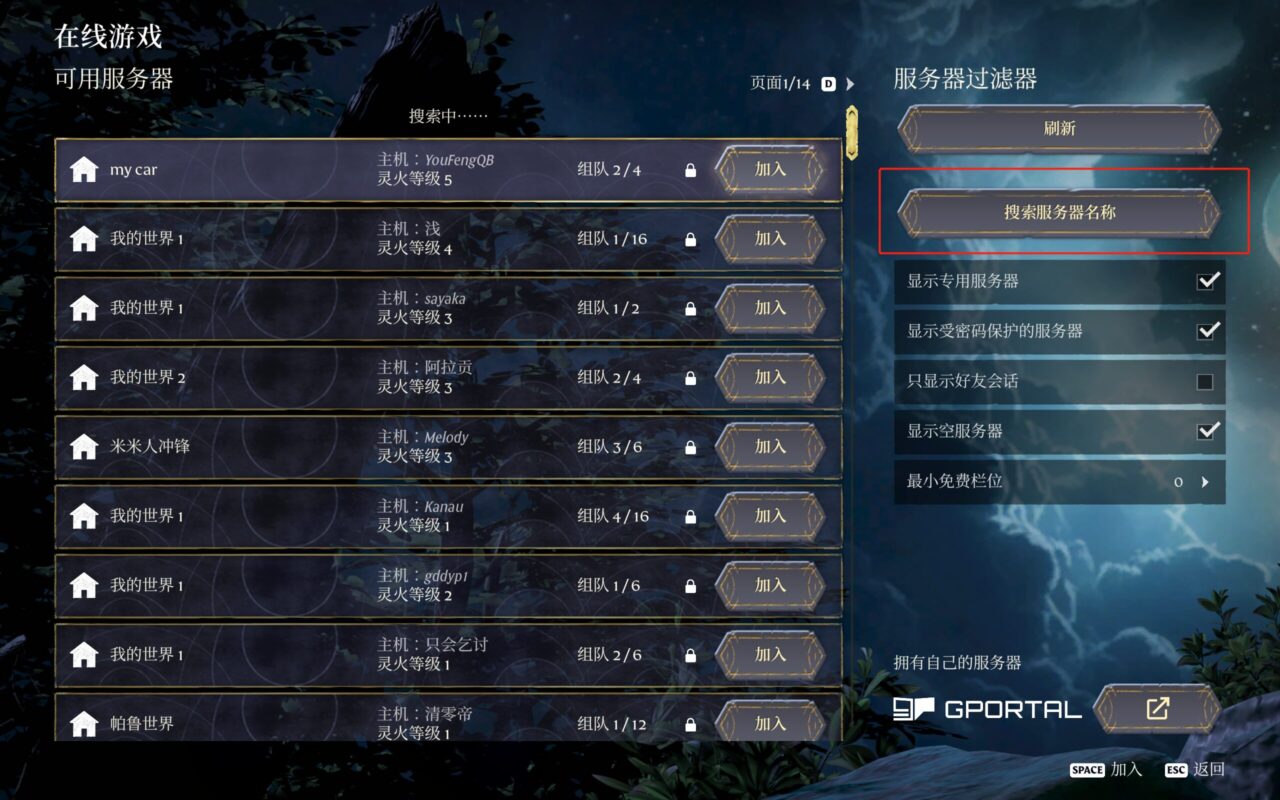The height and width of the screenshot is (800, 1280).
Task: Join sayaka's 我的世界1 server
Action: 770,308
